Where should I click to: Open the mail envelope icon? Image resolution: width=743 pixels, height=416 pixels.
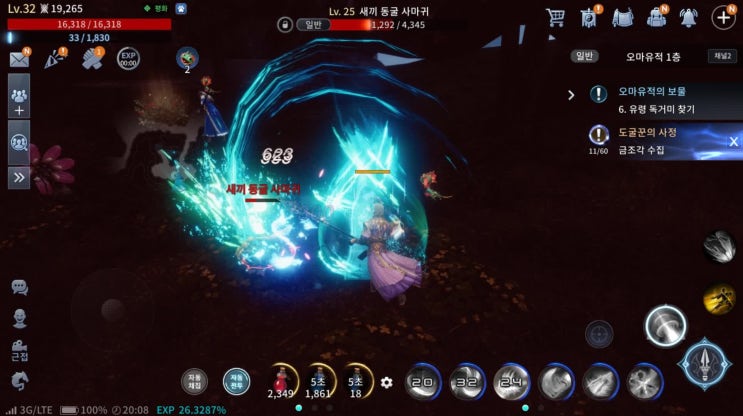(x=19, y=59)
